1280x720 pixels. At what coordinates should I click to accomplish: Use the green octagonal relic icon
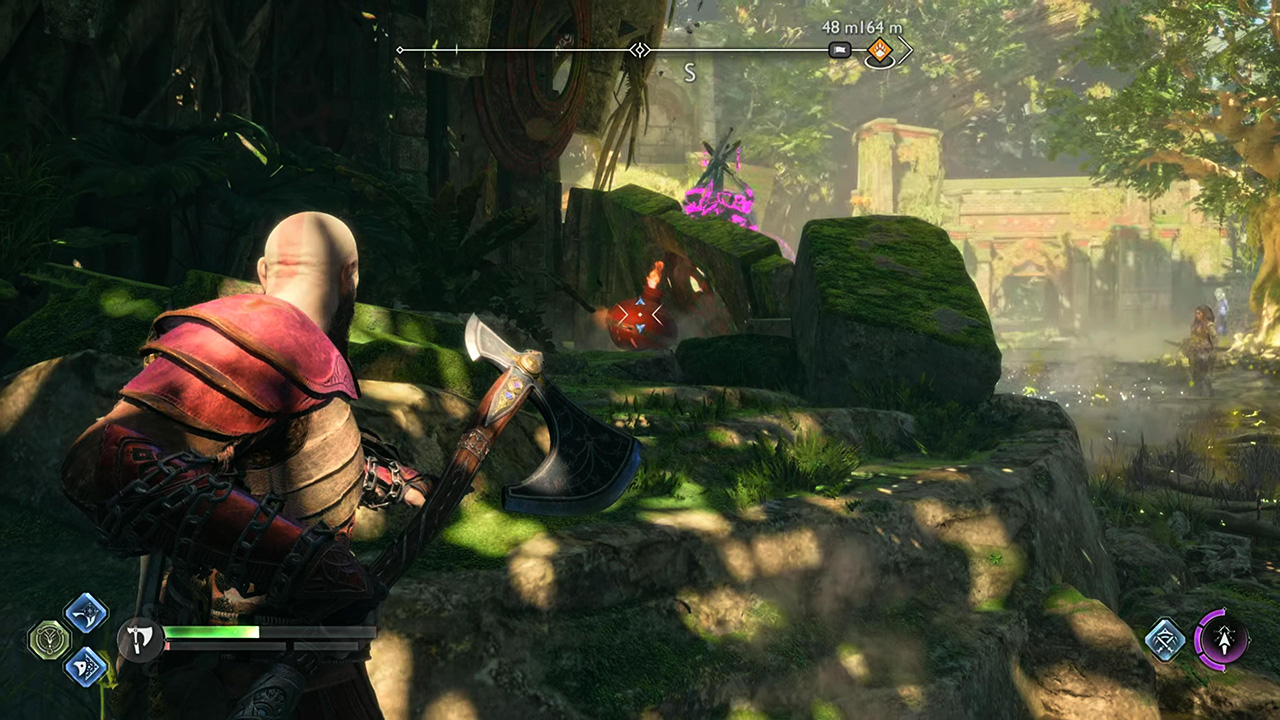coord(49,640)
